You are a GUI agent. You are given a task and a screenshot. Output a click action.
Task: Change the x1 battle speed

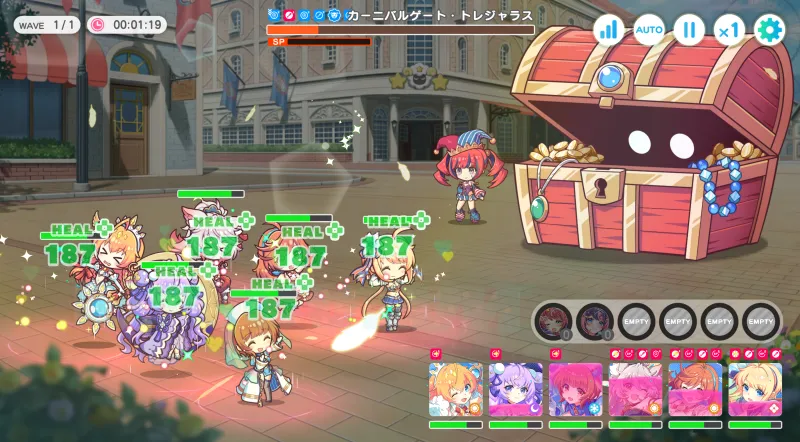729,29
